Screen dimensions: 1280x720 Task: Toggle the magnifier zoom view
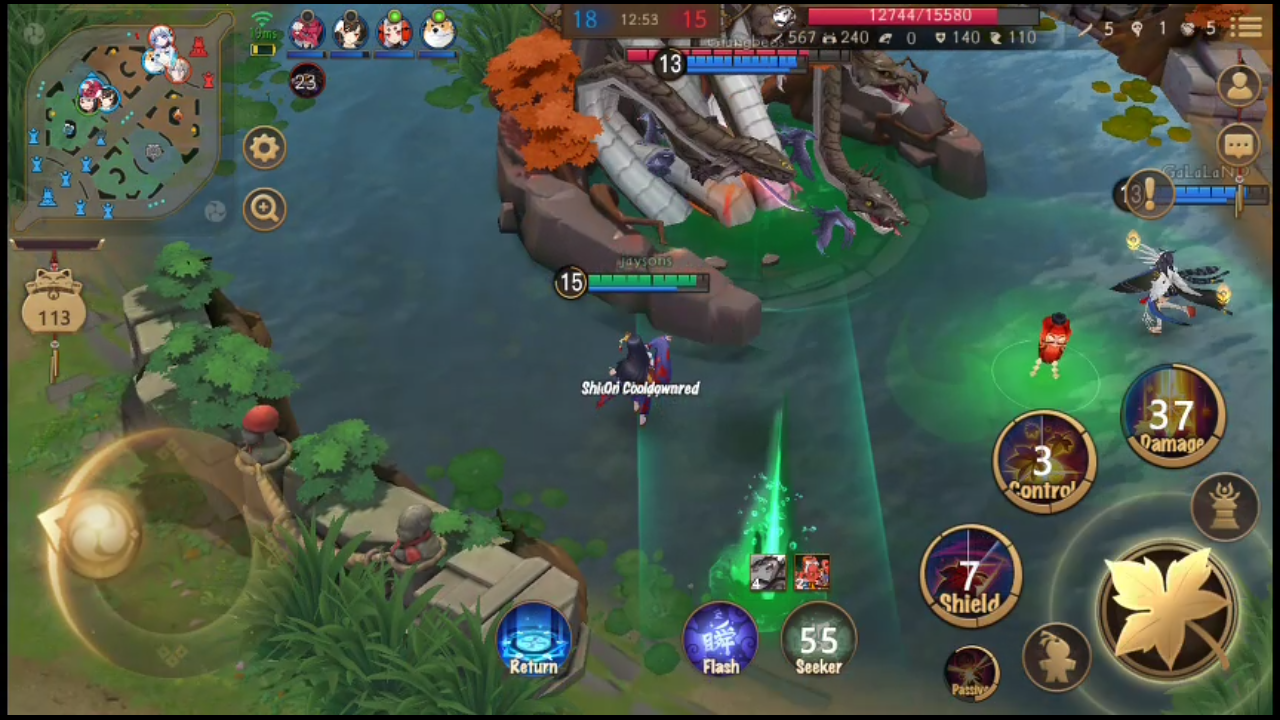coord(265,208)
